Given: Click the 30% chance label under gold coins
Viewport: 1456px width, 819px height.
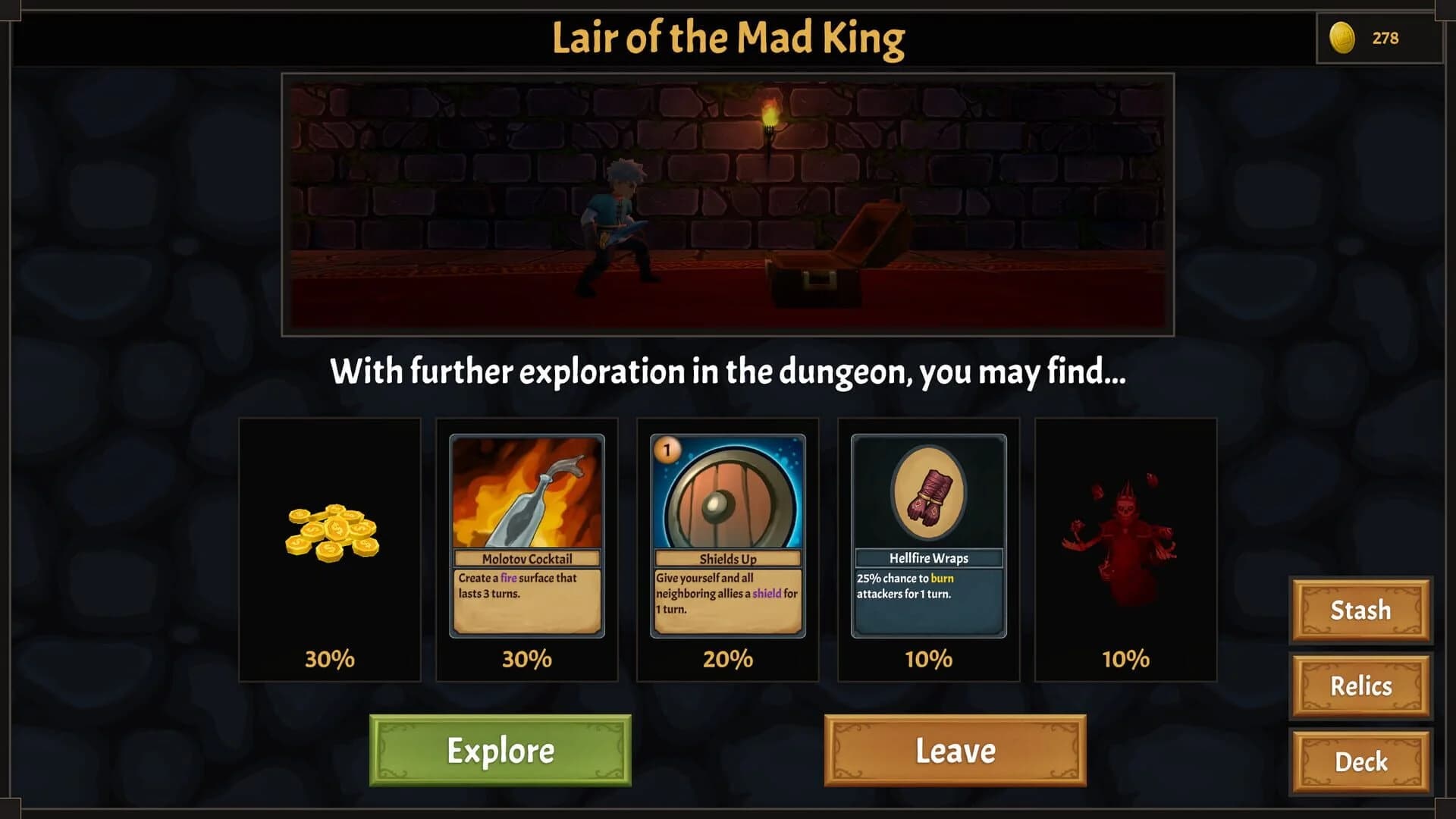Looking at the screenshot, I should click(x=328, y=659).
